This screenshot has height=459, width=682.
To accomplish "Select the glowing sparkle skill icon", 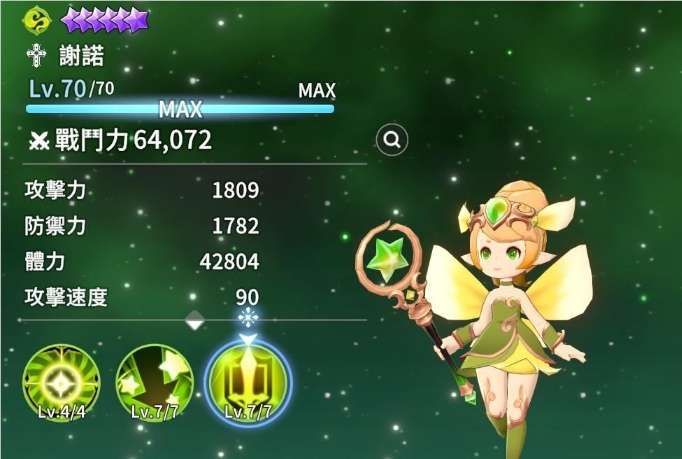I will click(62, 383).
